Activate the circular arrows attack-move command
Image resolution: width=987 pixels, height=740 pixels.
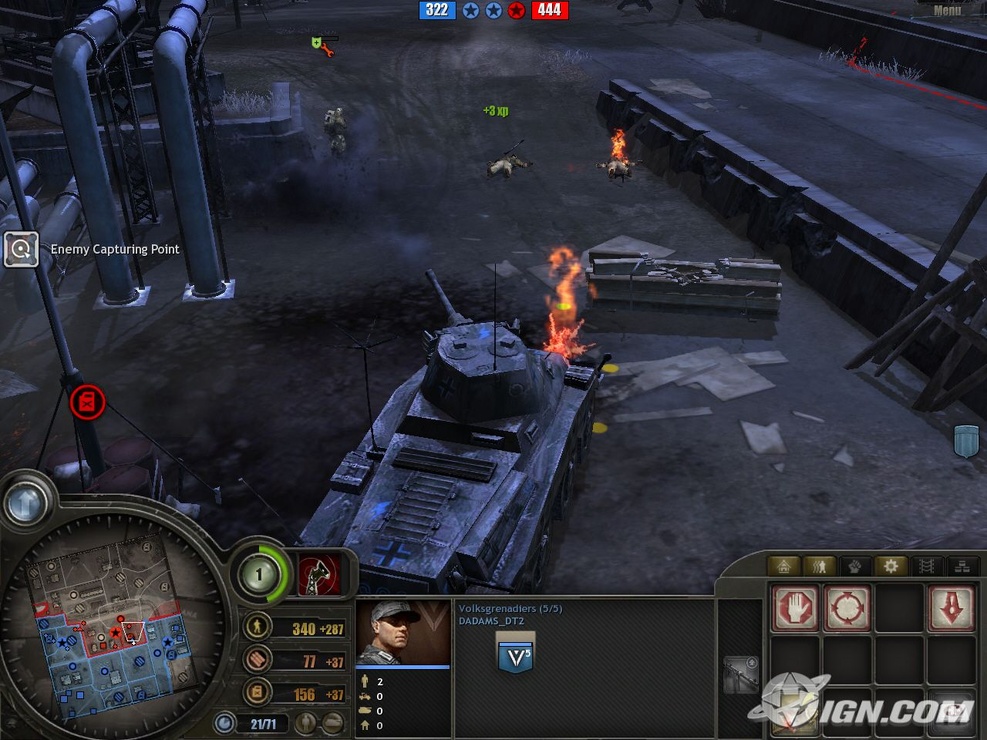click(x=846, y=608)
